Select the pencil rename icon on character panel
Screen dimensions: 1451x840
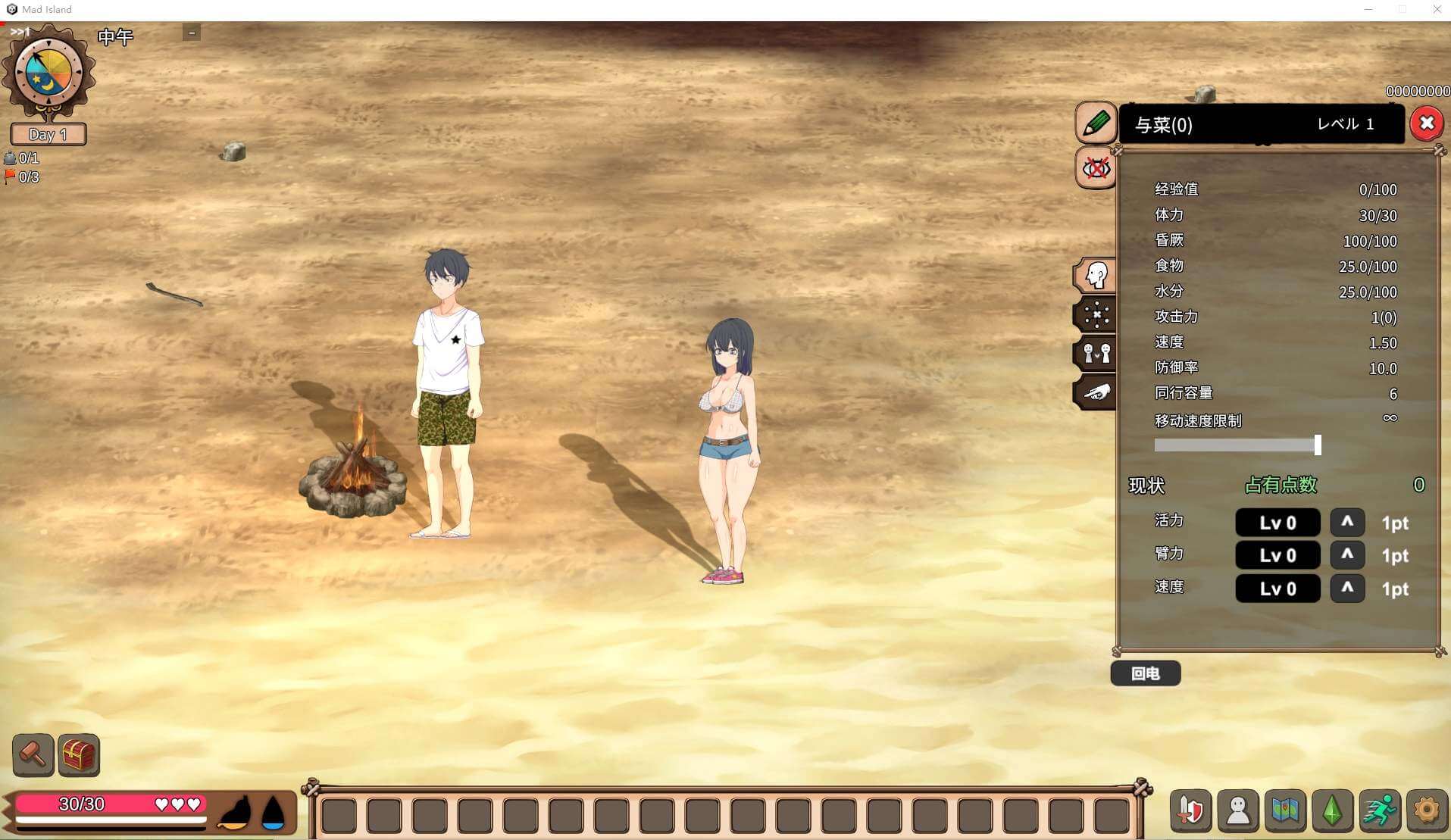tap(1095, 123)
